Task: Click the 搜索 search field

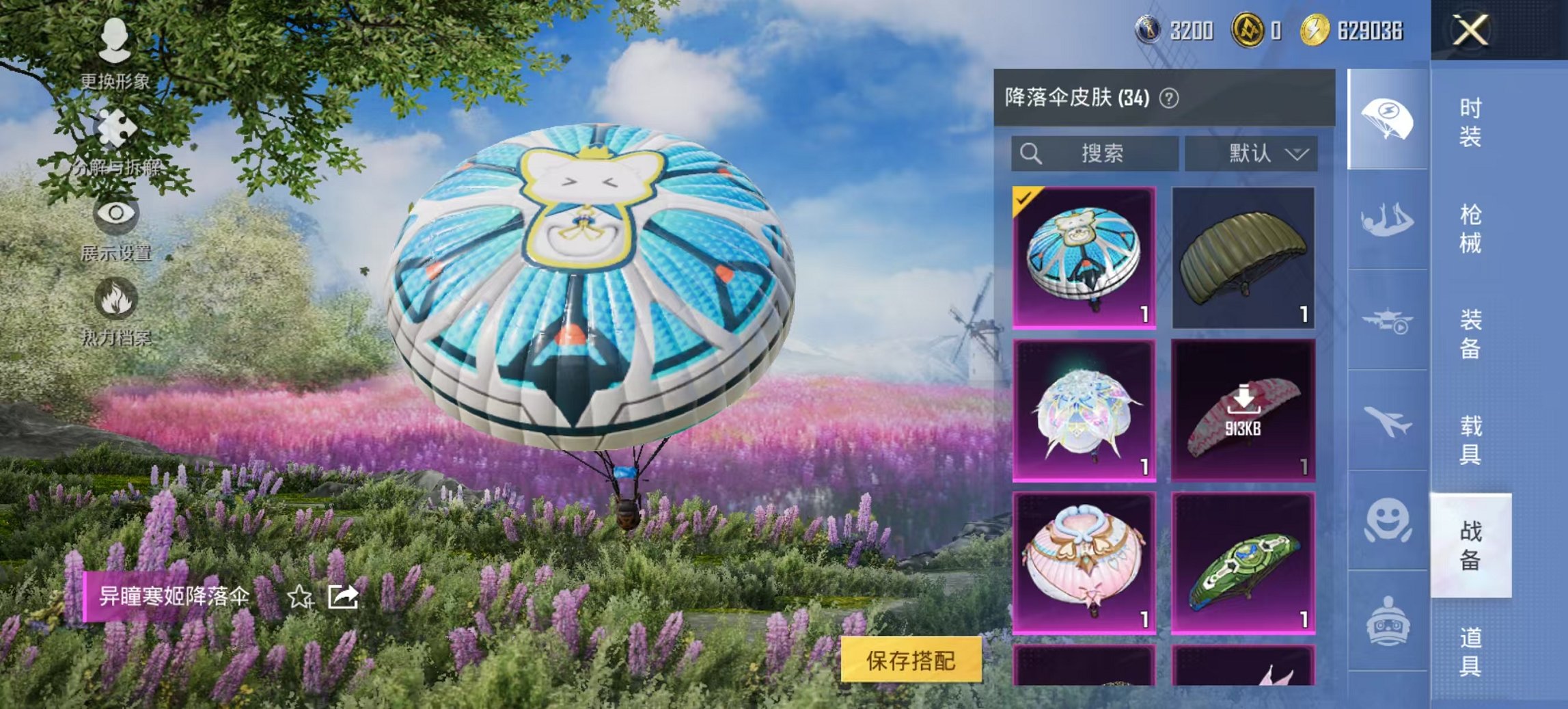Action: point(1093,153)
